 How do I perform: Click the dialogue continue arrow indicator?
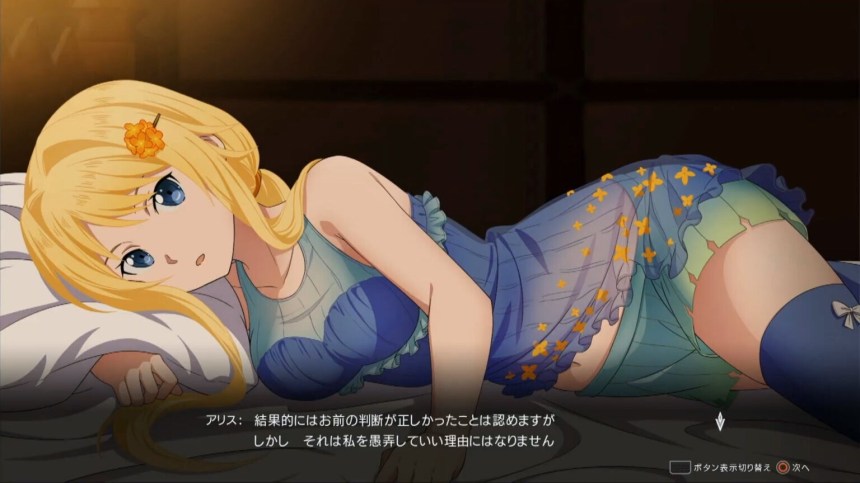718,420
